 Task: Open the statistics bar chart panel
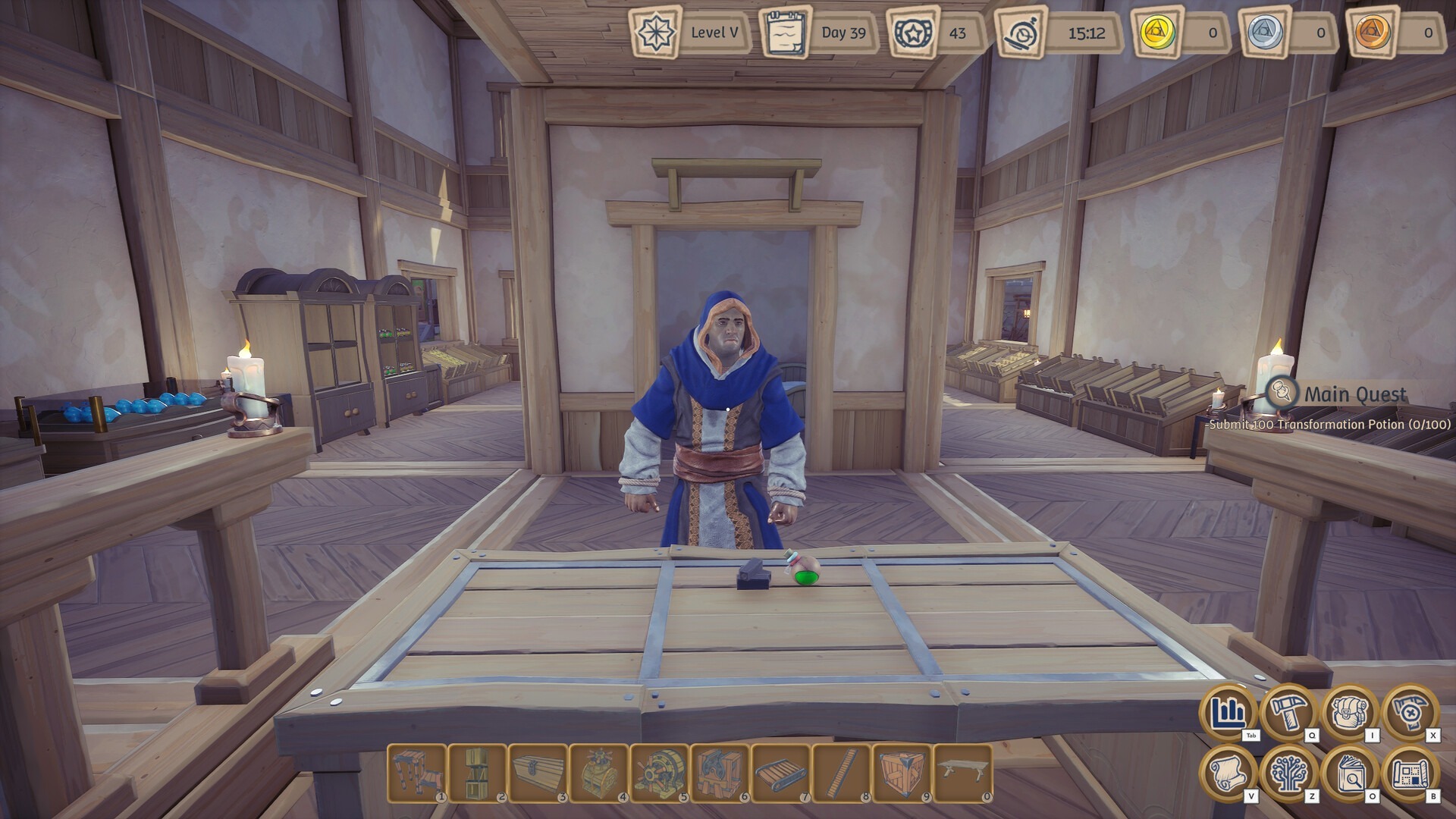point(1227,713)
